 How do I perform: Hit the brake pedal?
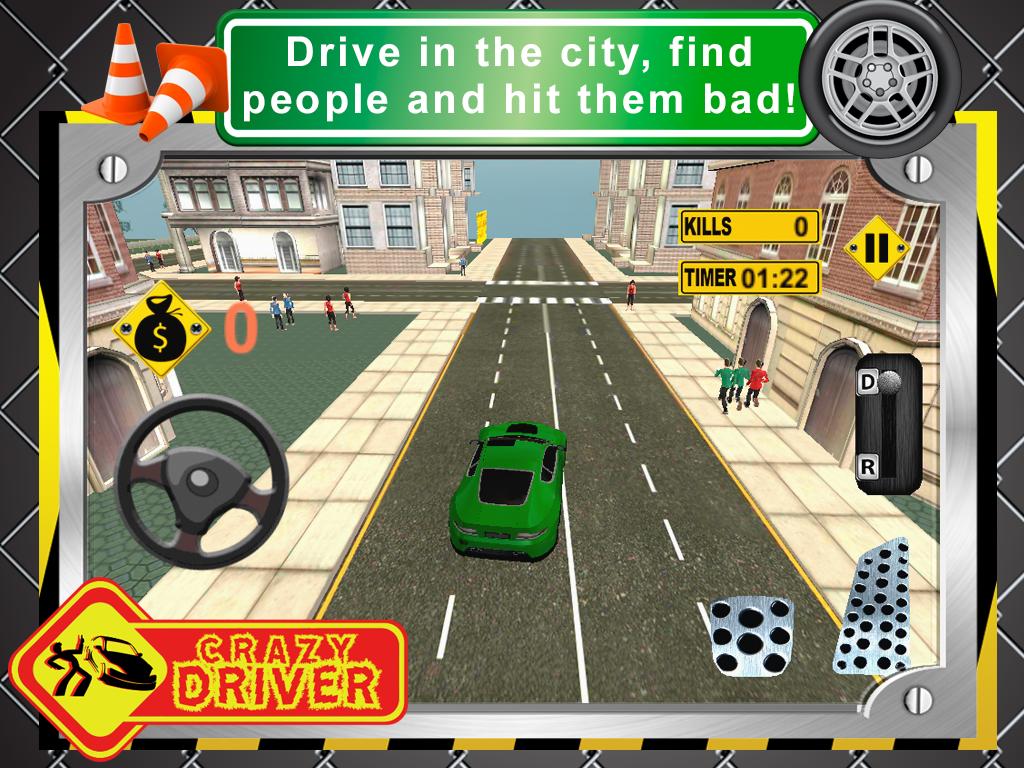click(750, 633)
